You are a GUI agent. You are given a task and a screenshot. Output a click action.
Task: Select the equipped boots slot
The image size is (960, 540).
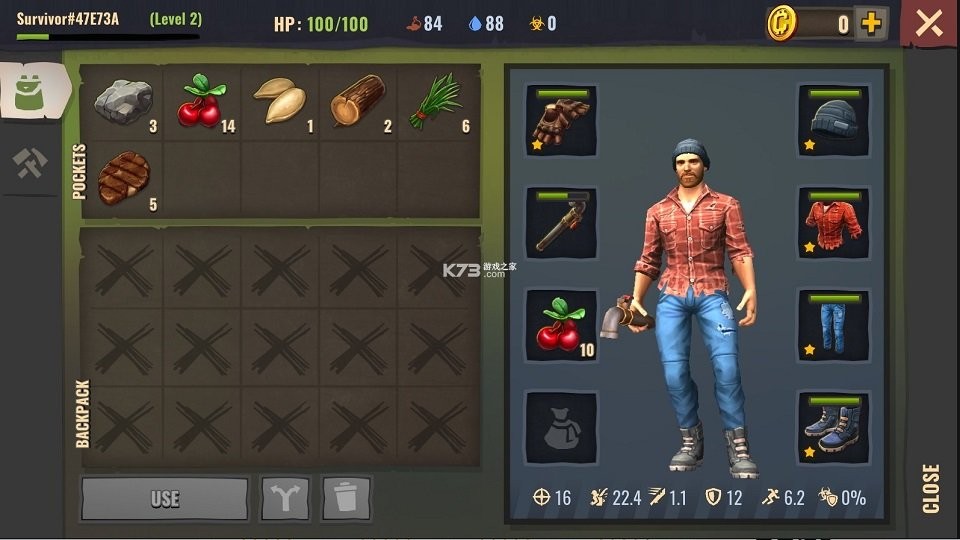pyautogui.click(x=833, y=427)
